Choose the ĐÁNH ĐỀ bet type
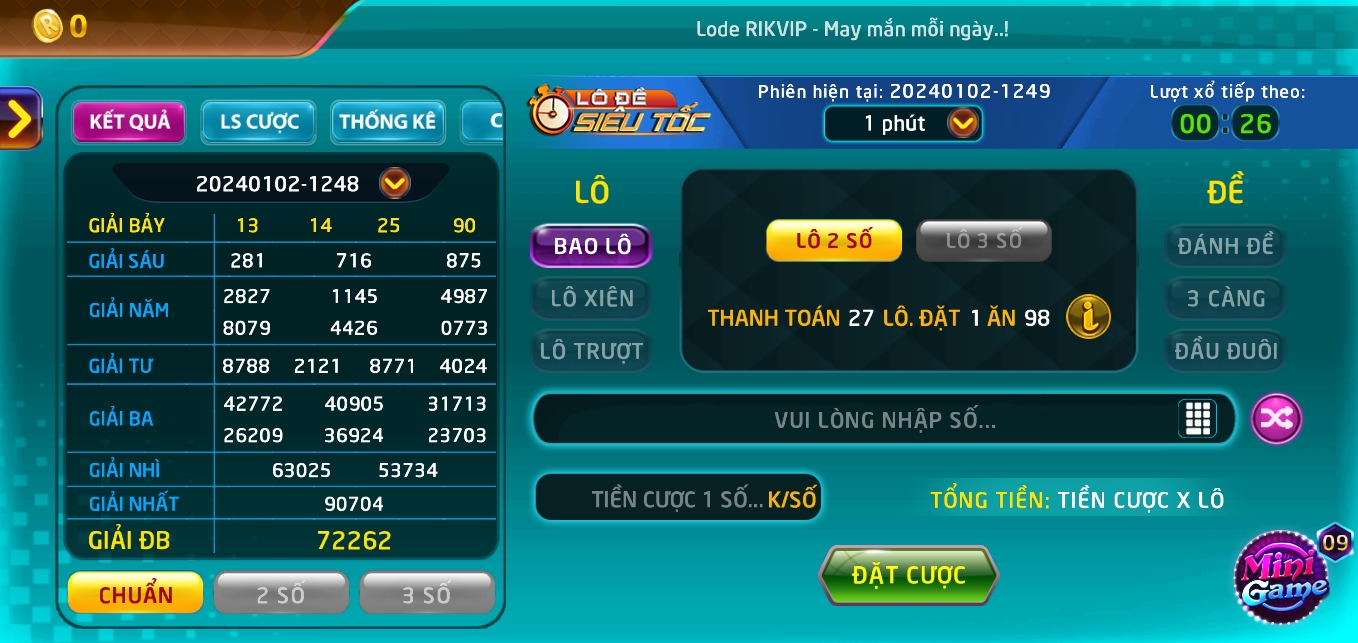 1224,246
